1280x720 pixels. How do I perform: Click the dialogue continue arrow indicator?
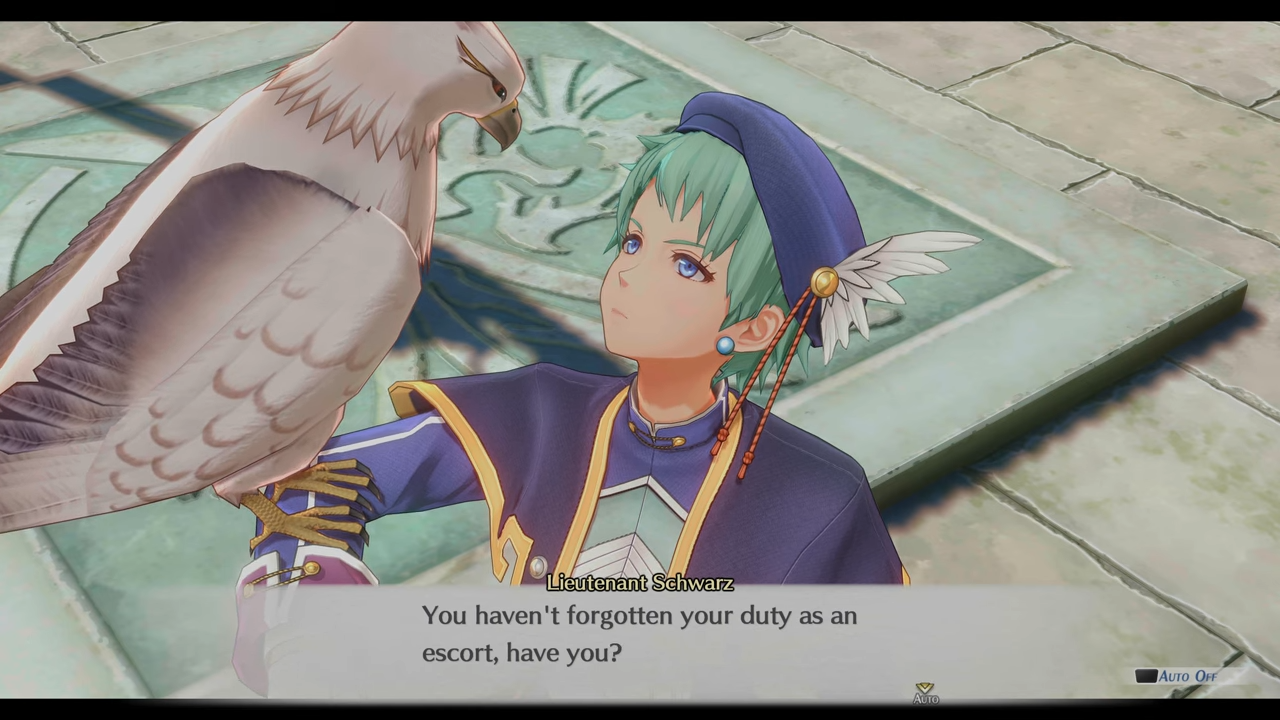click(925, 689)
